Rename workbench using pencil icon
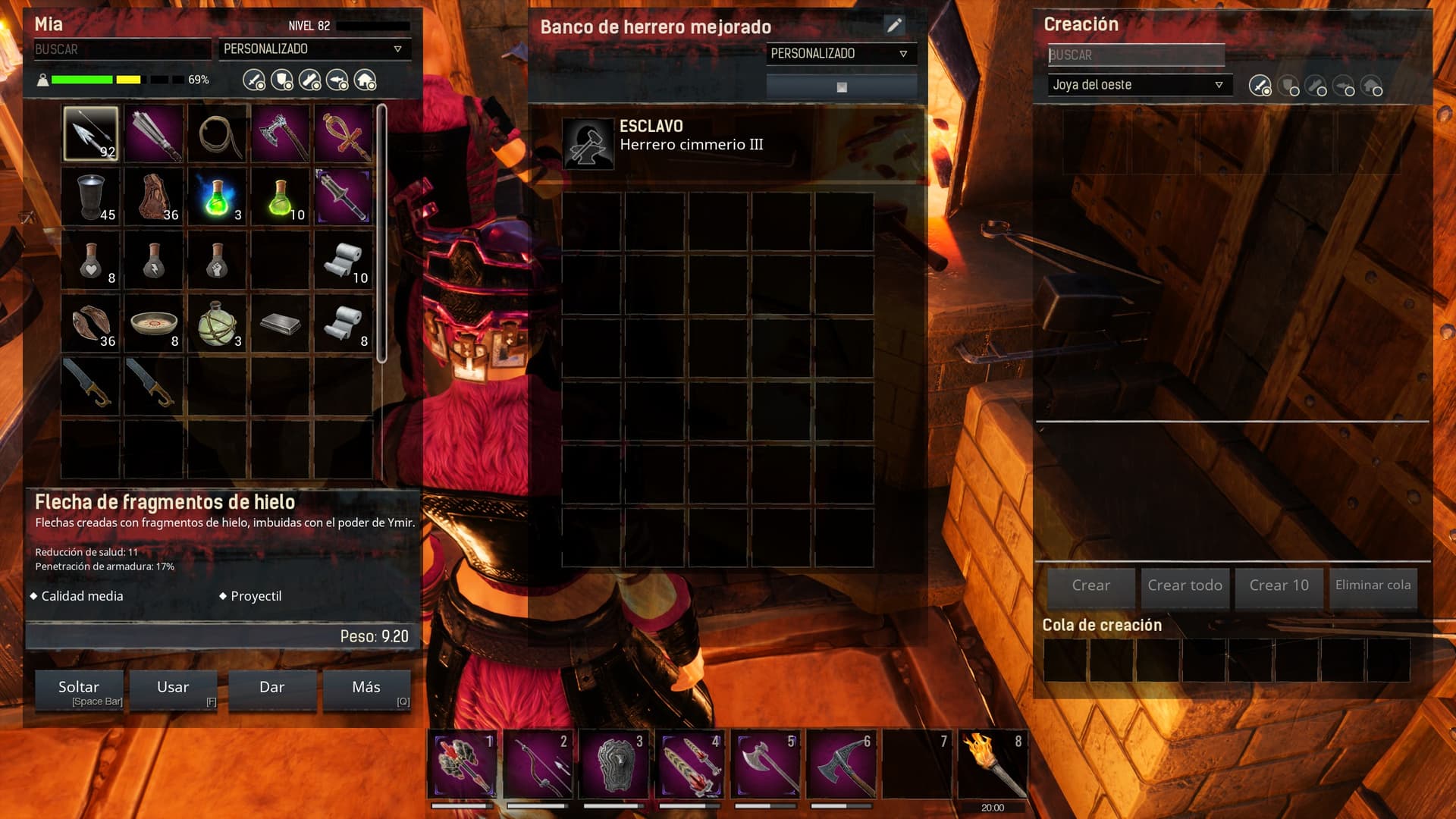Image resolution: width=1456 pixels, height=819 pixels. coord(895,26)
